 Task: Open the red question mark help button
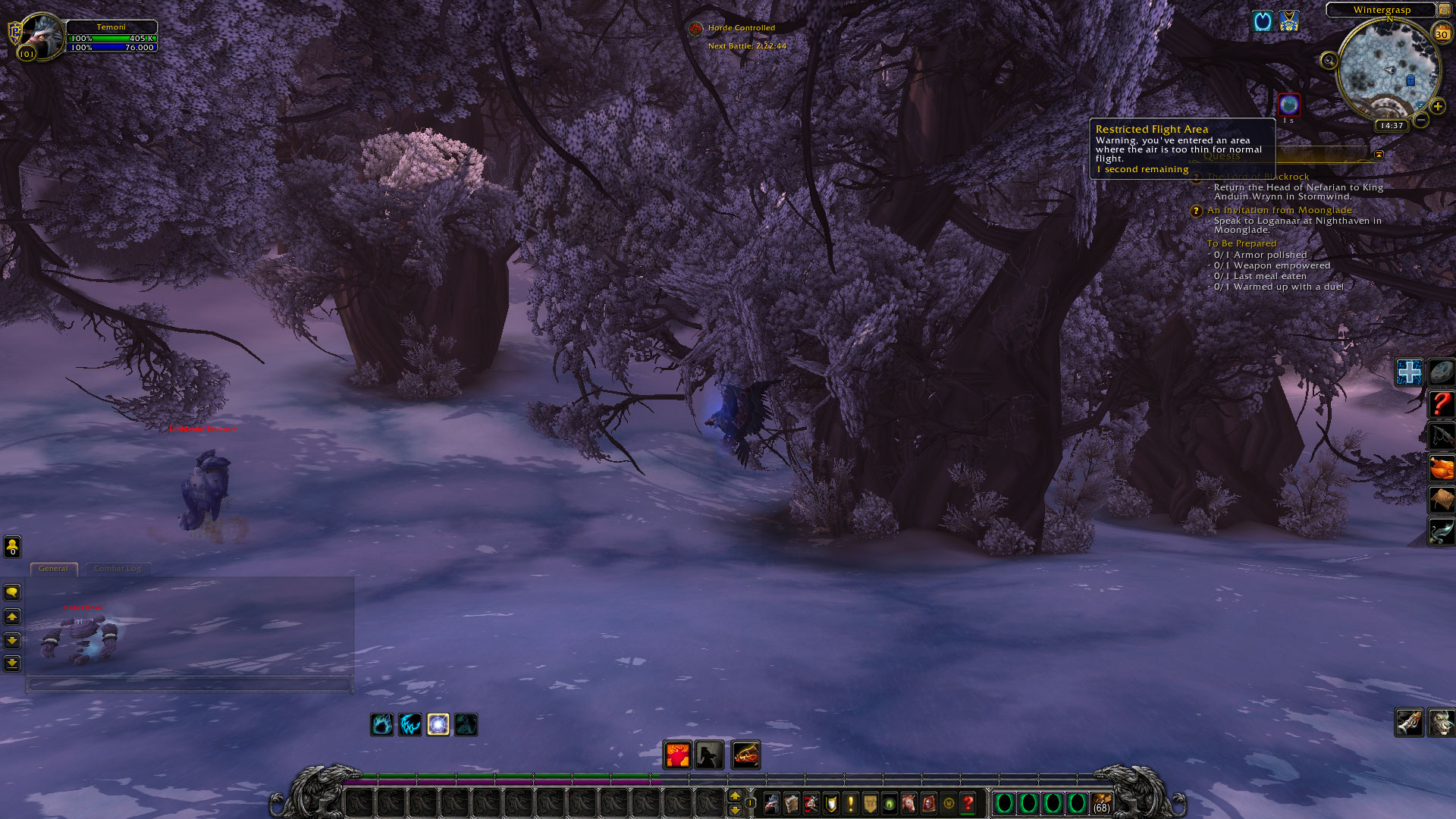[968, 803]
